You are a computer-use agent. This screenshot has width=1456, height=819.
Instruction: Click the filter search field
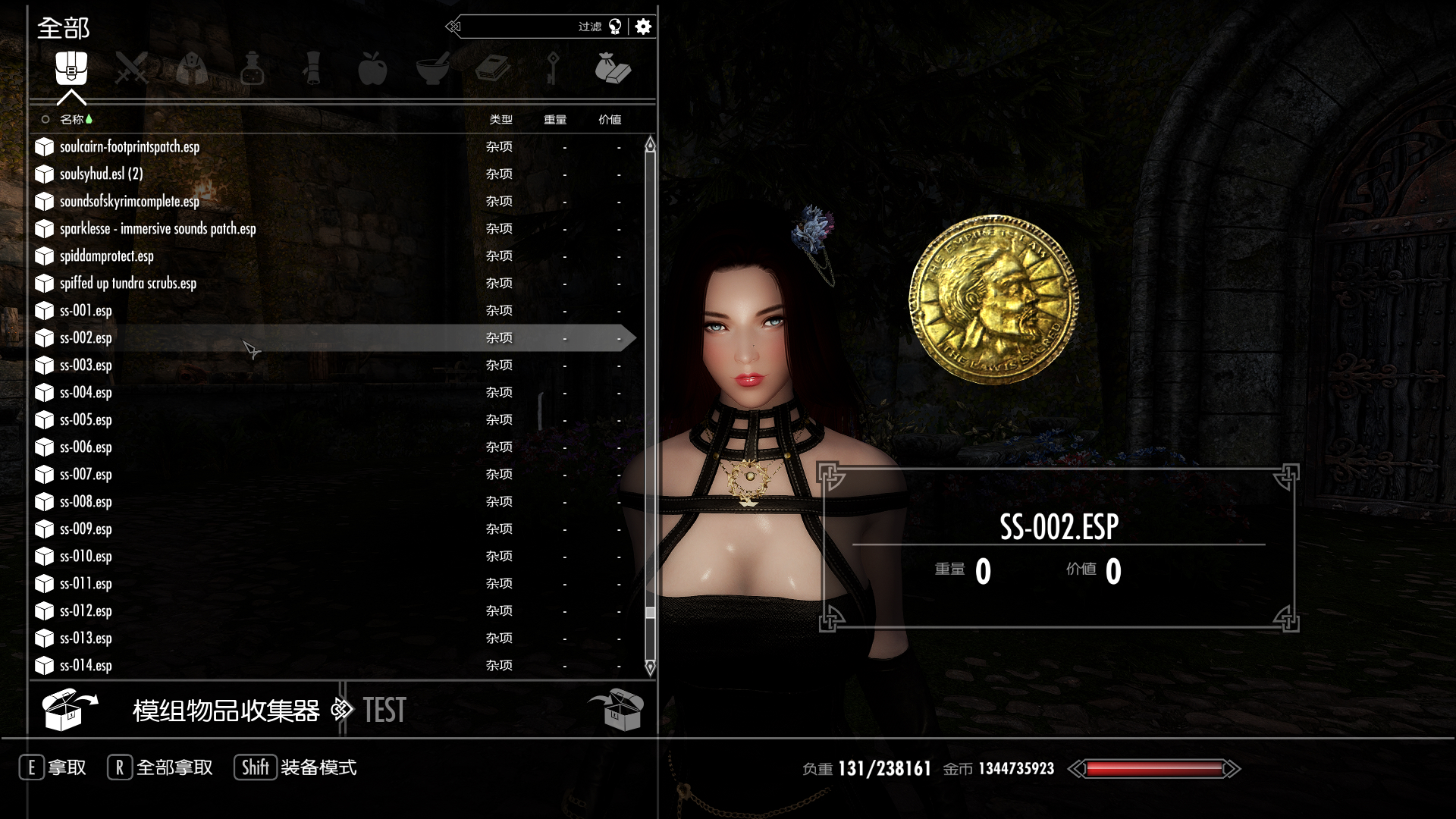click(523, 27)
